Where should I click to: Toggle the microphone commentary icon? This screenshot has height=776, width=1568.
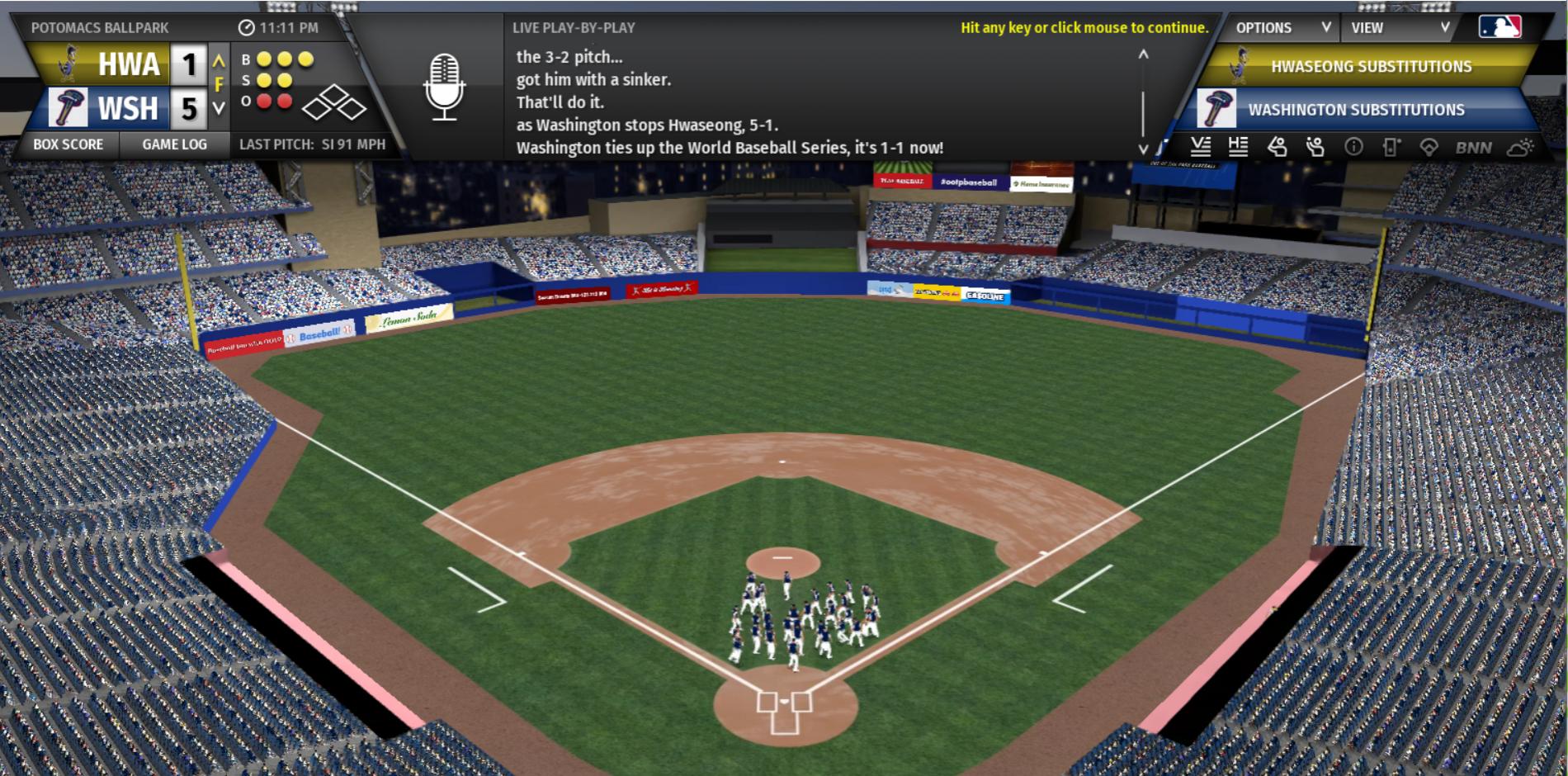[444, 87]
